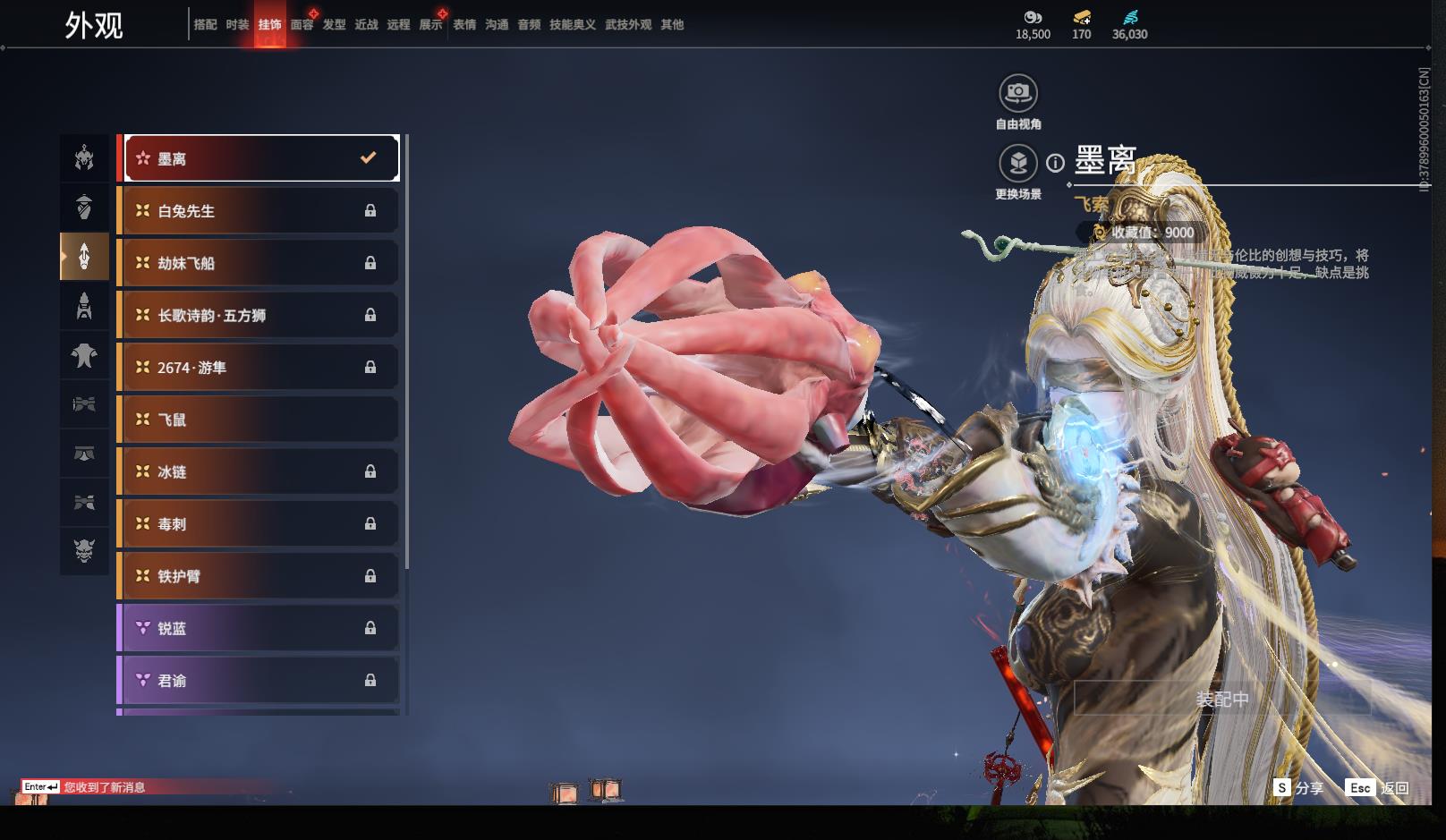Select the 飞鼠 grappling hook
Image resolution: width=1446 pixels, height=840 pixels.
(x=259, y=420)
